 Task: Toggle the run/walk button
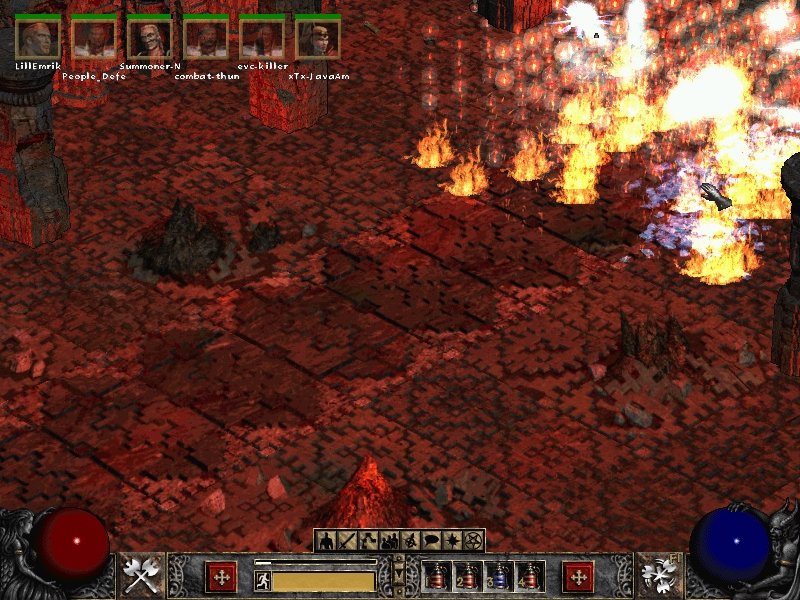point(263,580)
